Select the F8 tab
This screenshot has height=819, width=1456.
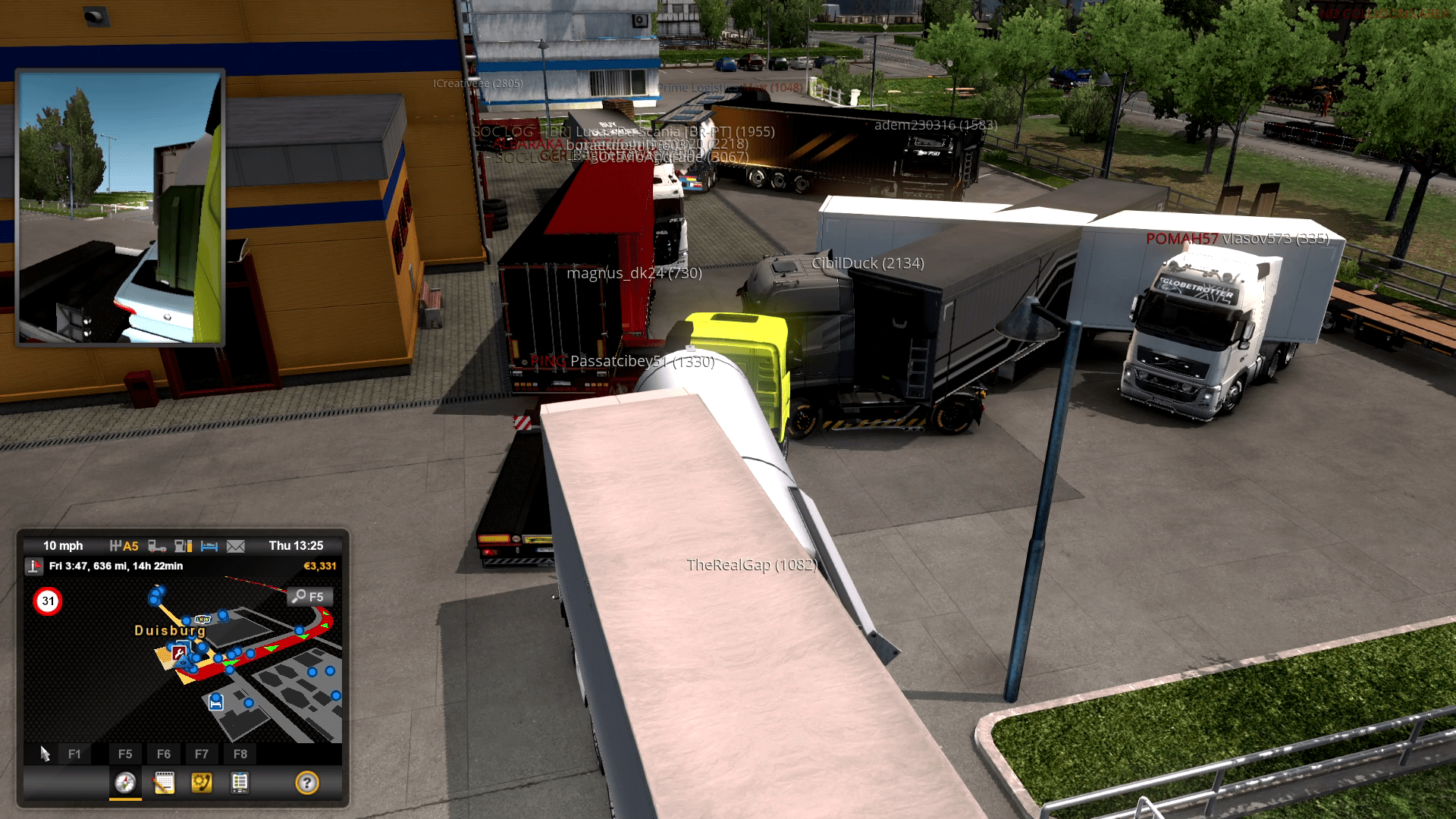(241, 754)
